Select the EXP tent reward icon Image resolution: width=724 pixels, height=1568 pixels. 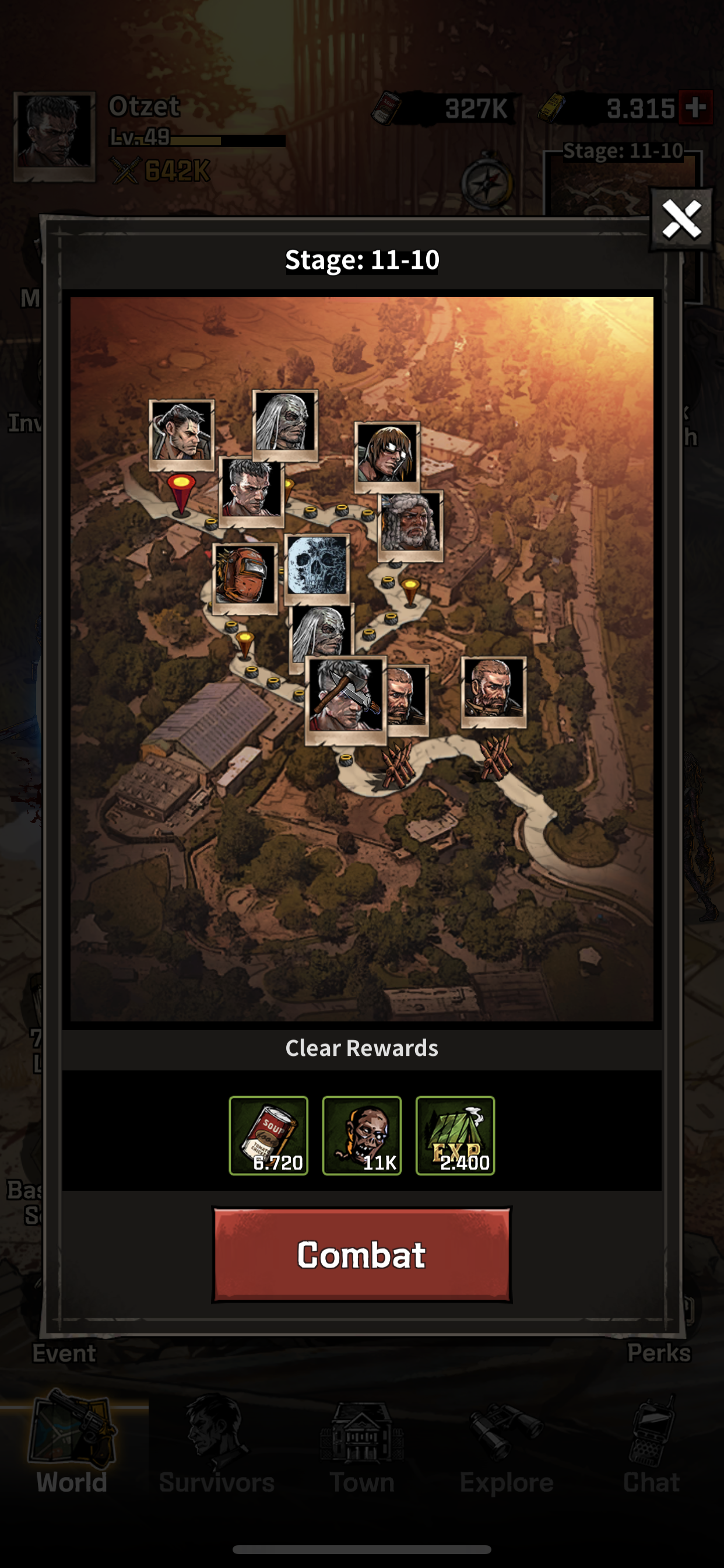[x=455, y=1135]
